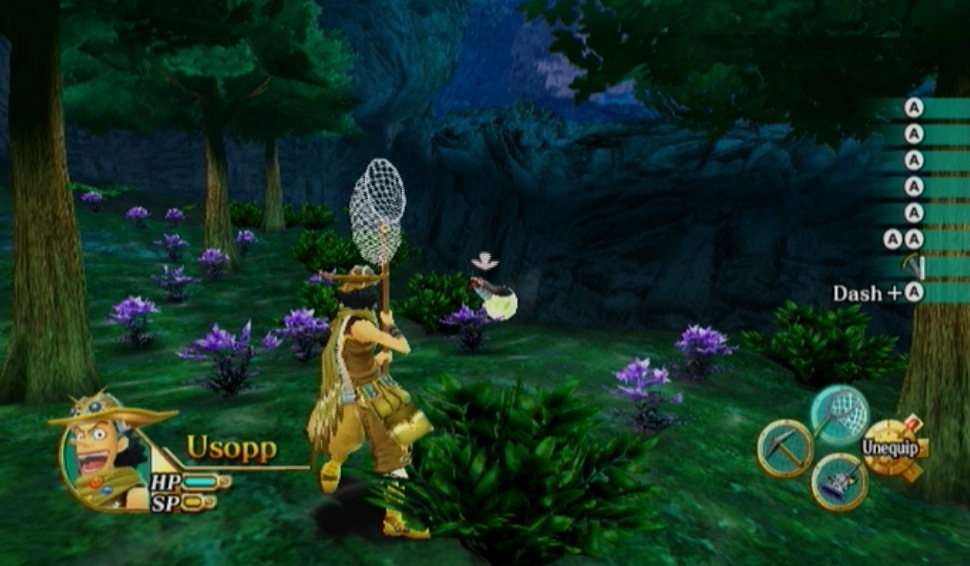Pick the fishing rod tool icon
Image resolution: width=970 pixels, height=566 pixels.
click(839, 482)
